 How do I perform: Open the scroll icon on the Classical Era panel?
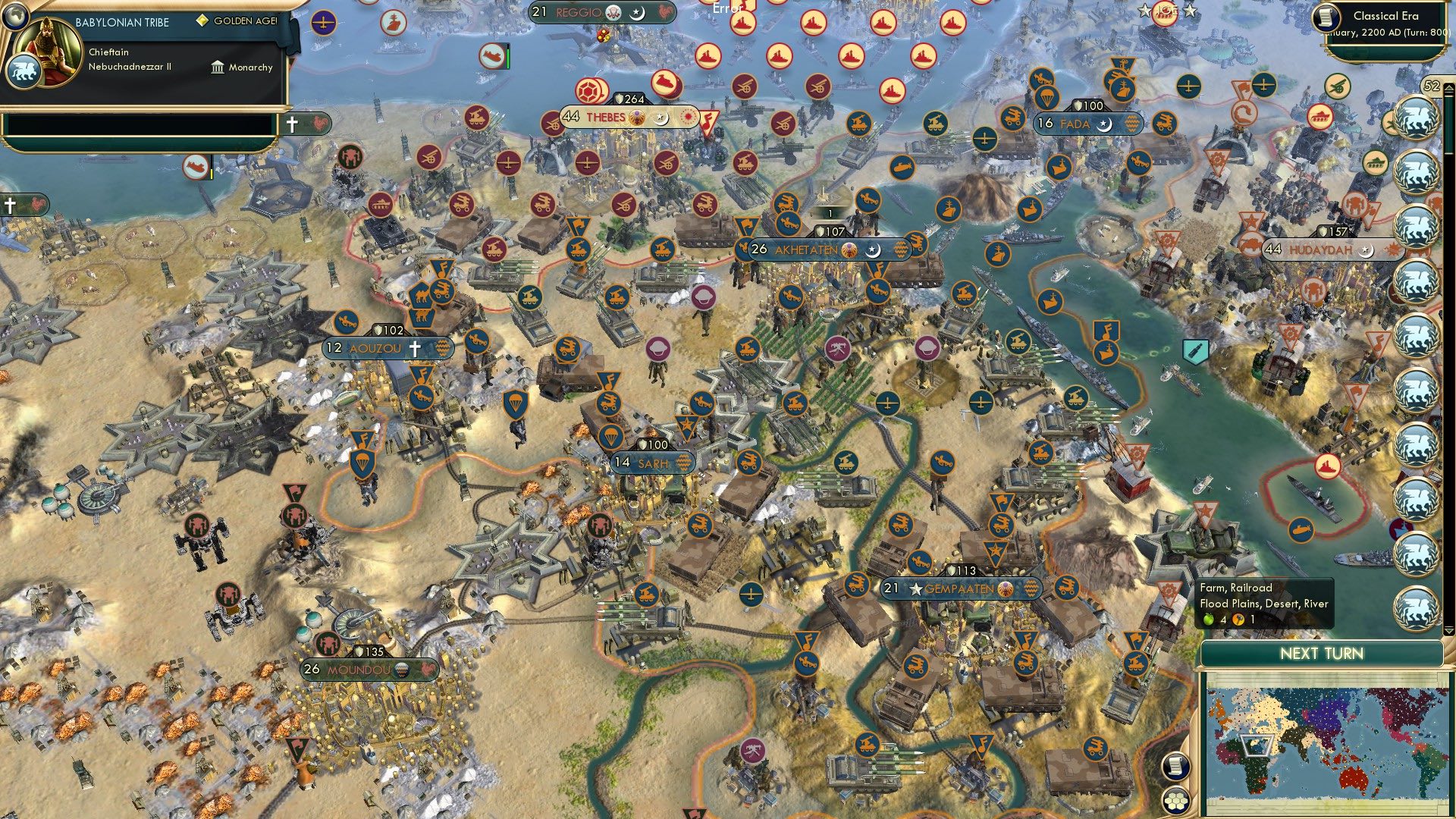1327,18
